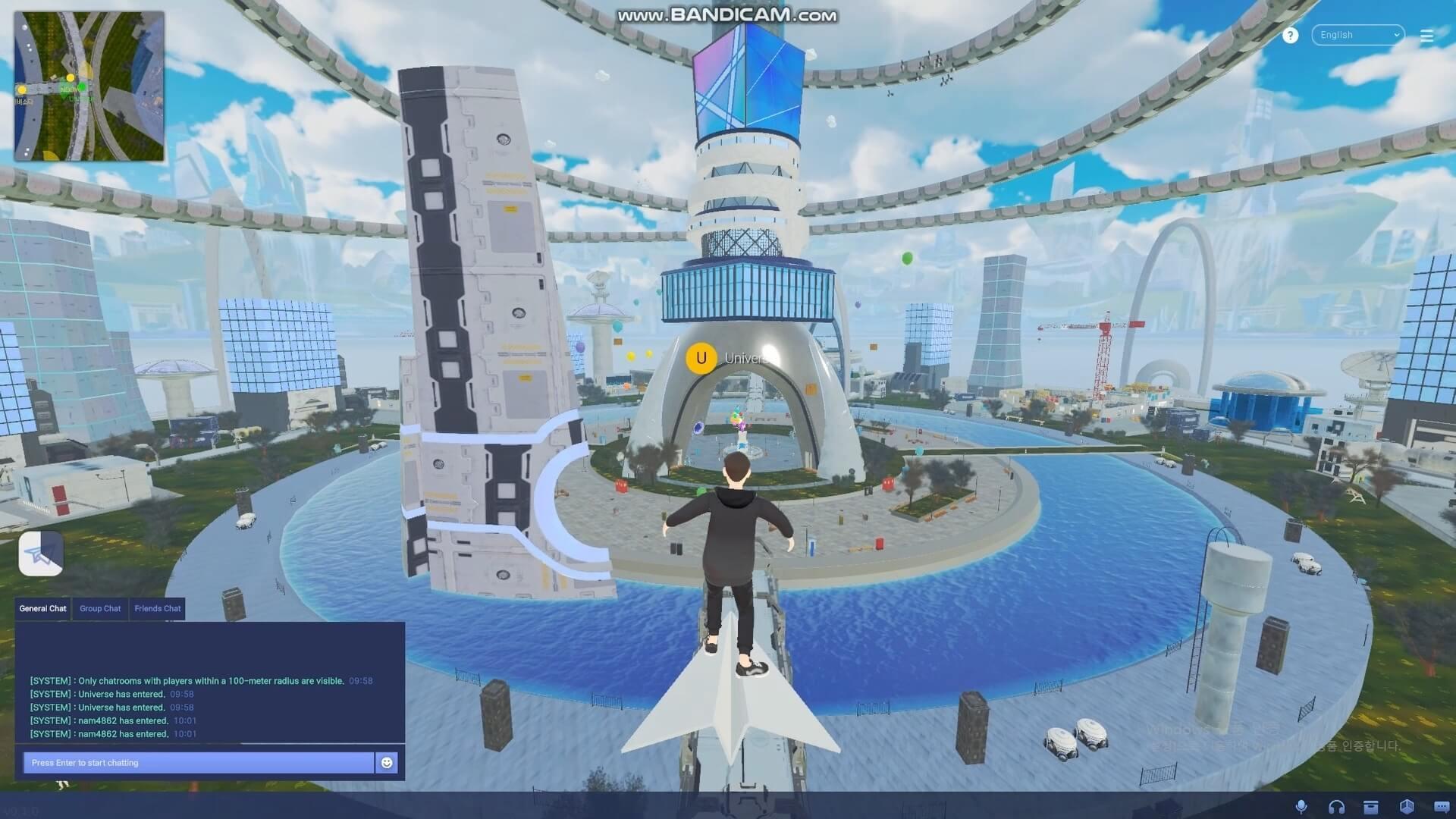The width and height of the screenshot is (1456, 819).
Task: Switch to the Friends Chat tab
Action: click(x=158, y=608)
